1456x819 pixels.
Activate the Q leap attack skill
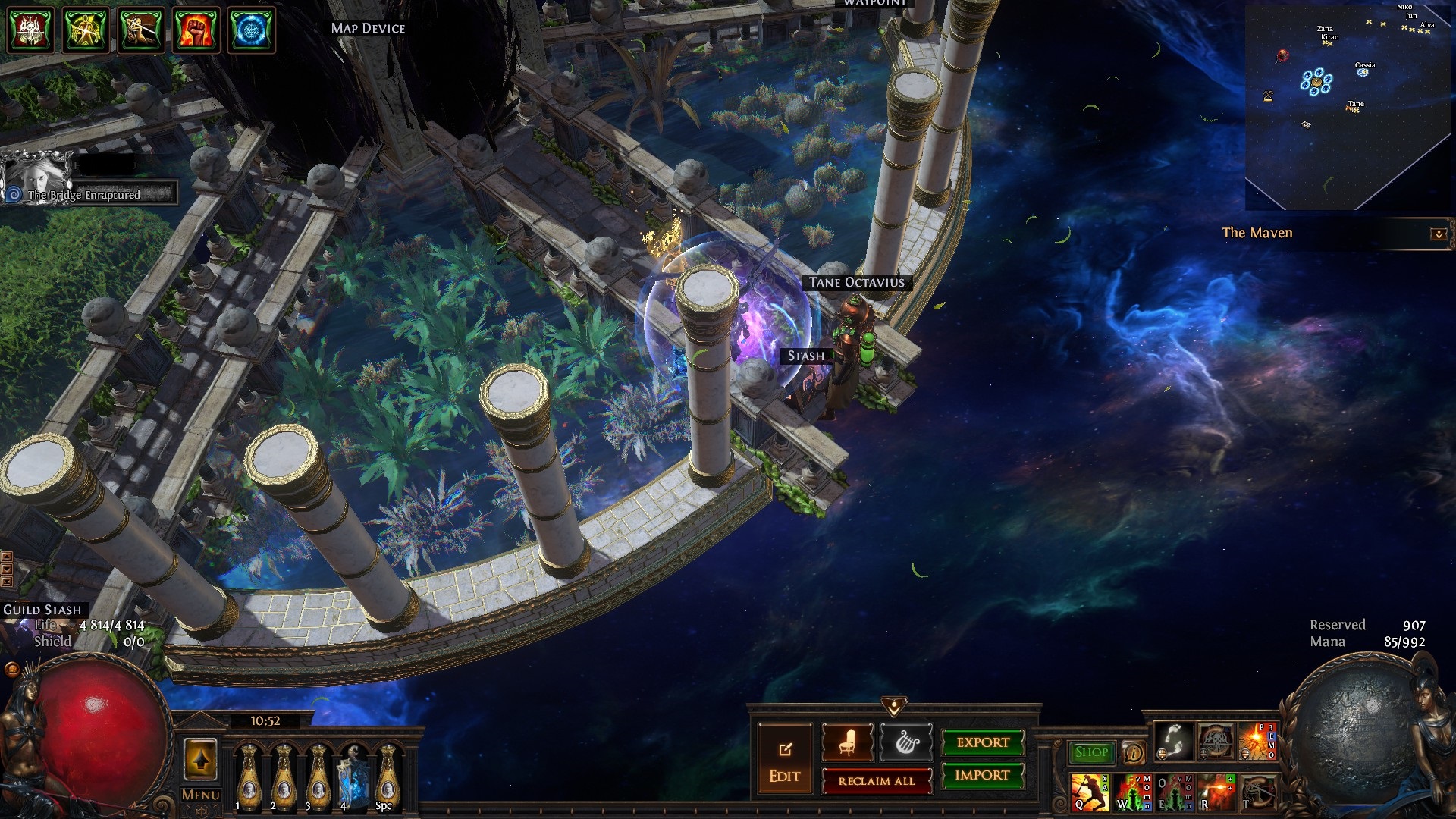click(1089, 792)
